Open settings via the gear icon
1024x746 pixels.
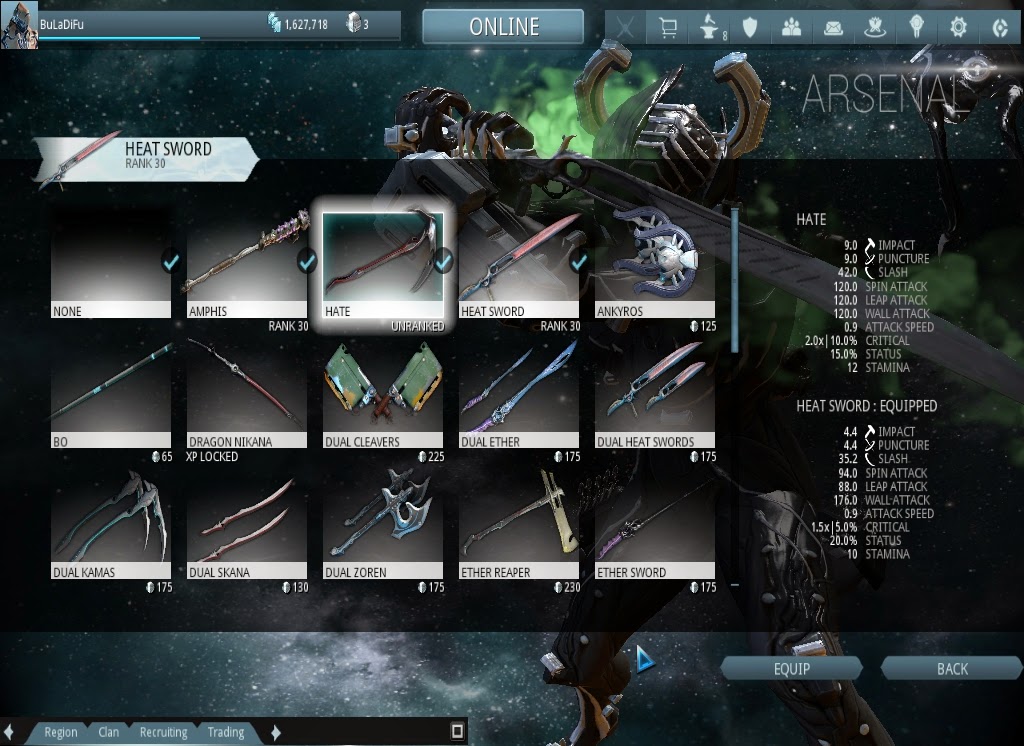click(x=958, y=28)
